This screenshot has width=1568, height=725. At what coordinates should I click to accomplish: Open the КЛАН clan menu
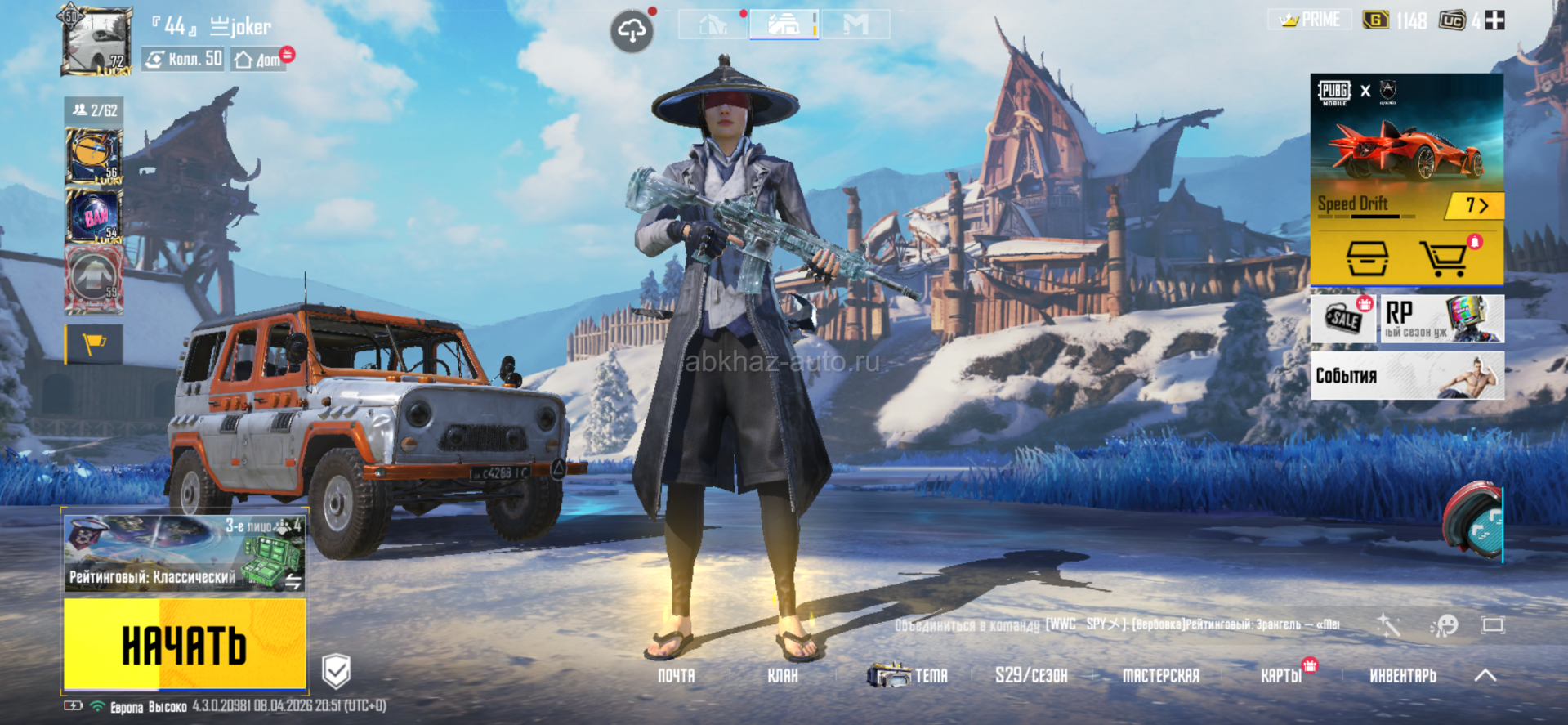[782, 676]
